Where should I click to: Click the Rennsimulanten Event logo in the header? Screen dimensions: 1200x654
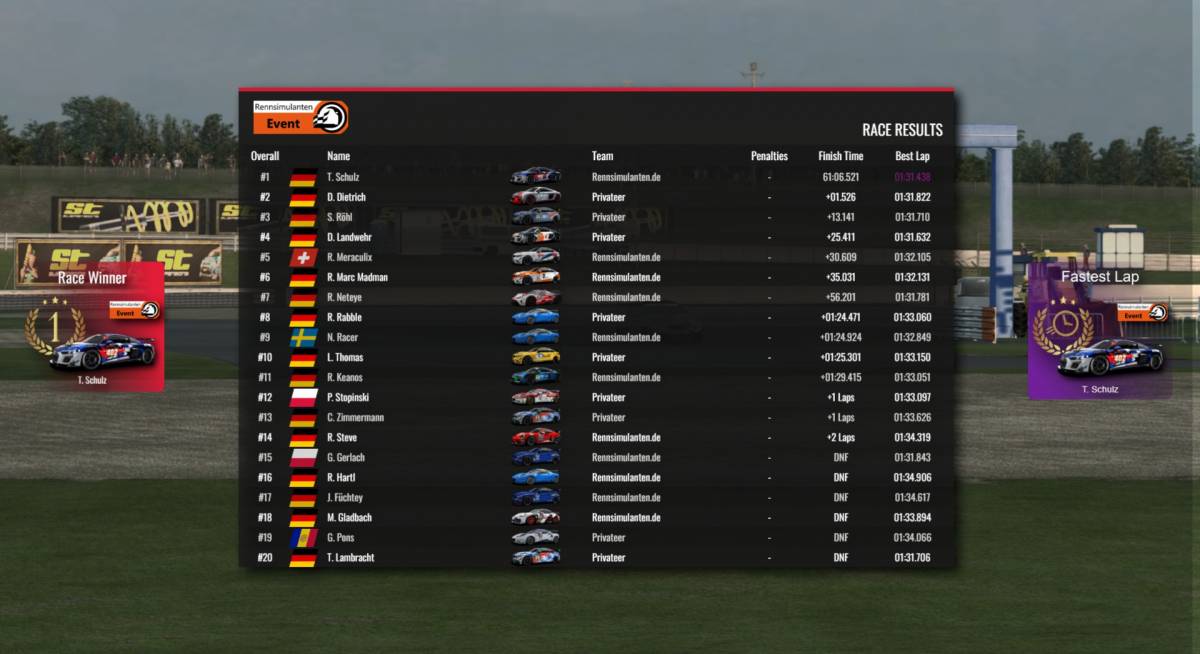[300, 117]
